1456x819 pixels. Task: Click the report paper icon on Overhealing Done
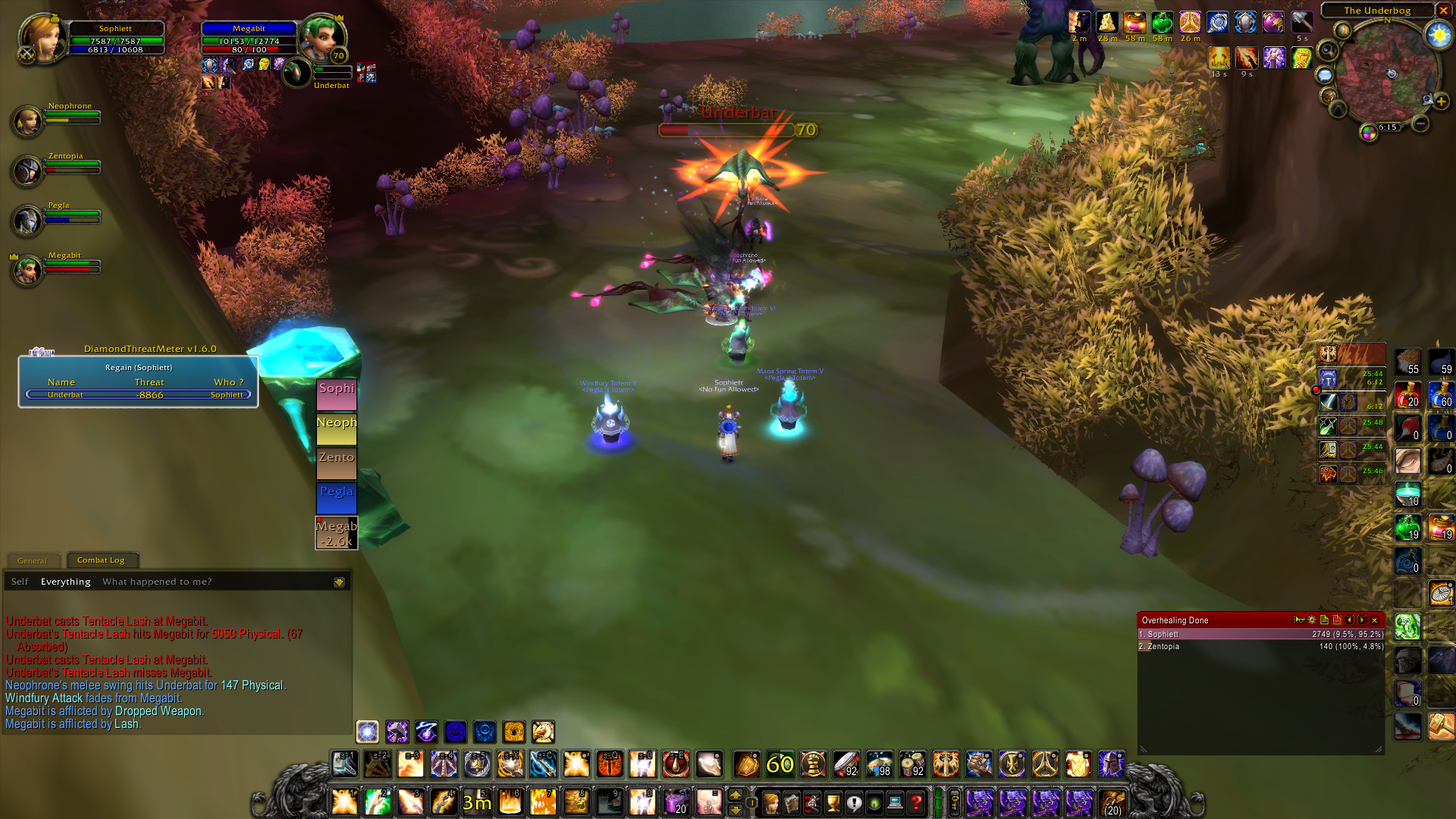pyautogui.click(x=1324, y=620)
